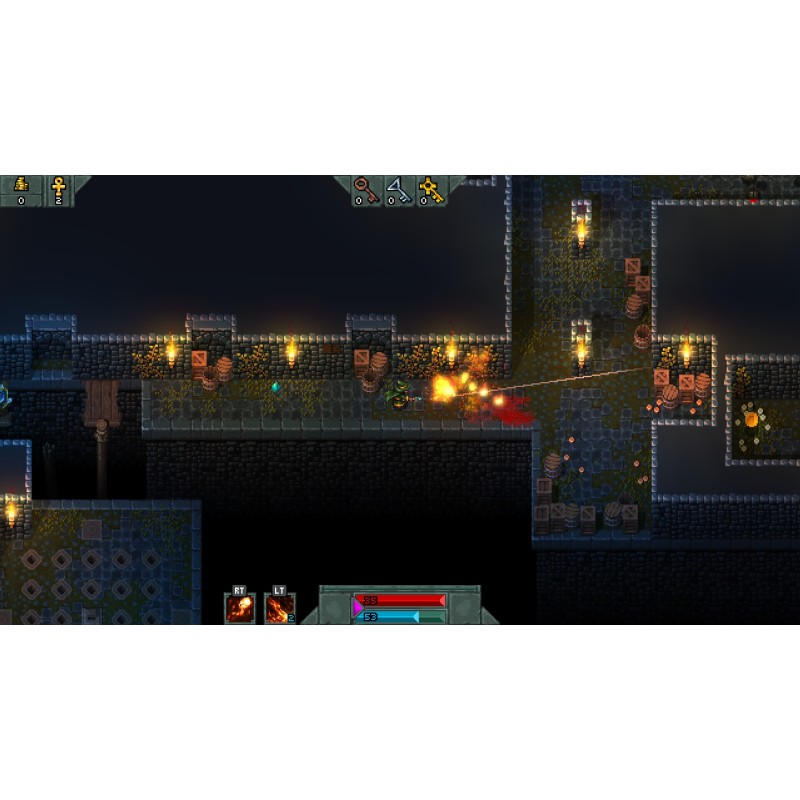This screenshot has height=800, width=800.
Task: Activate the flame spray ability under LT
Action: (x=279, y=608)
